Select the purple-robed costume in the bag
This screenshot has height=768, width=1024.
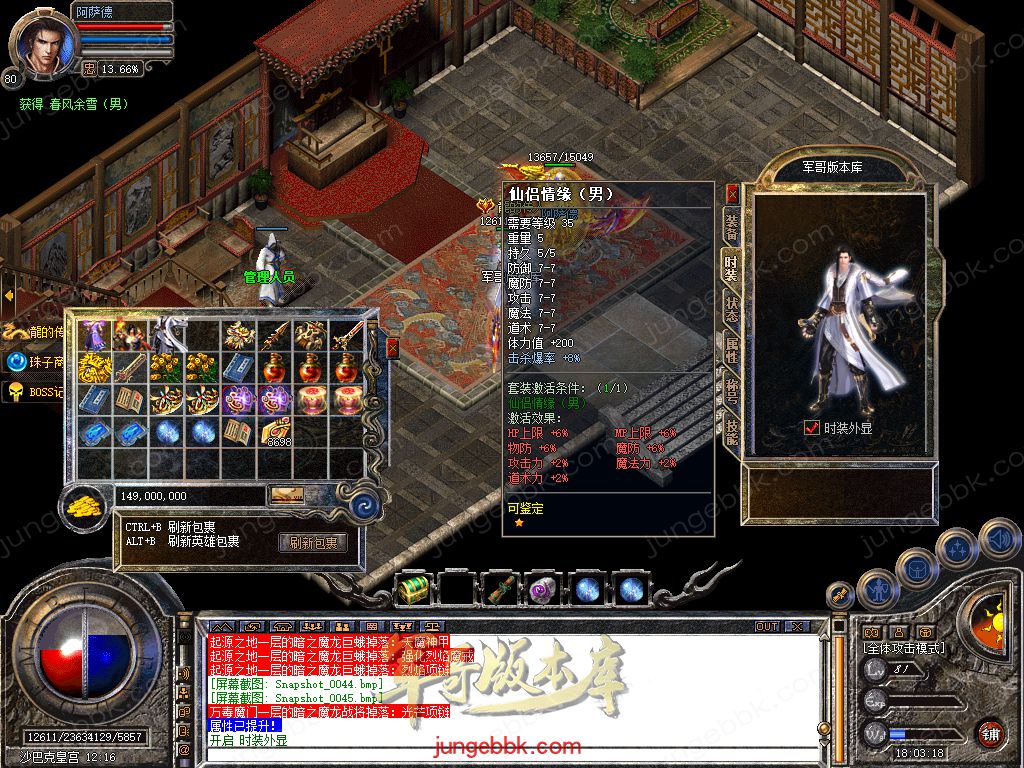tap(94, 335)
